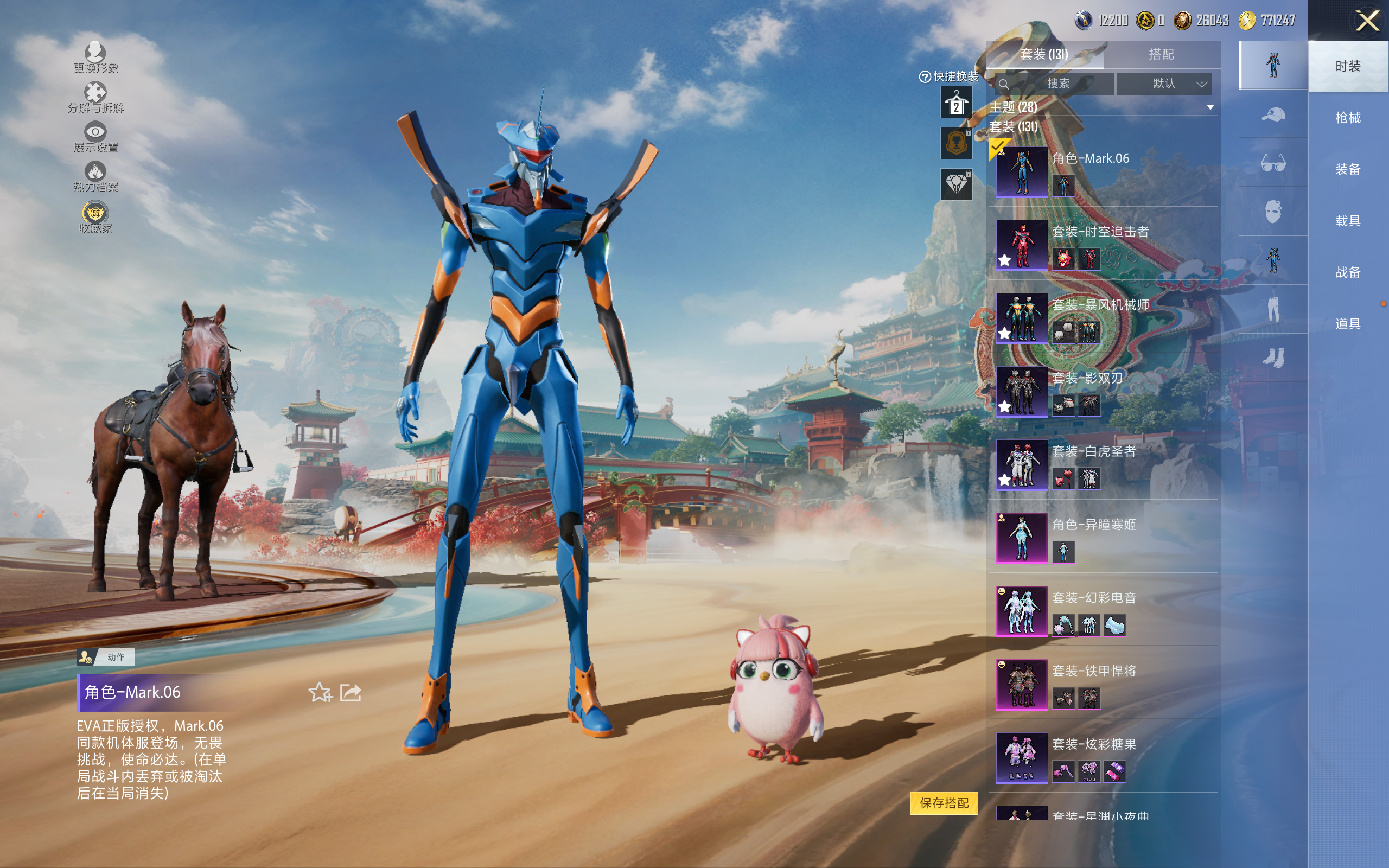This screenshot has height=868, width=1389.
Task: Open the 枪械 menu category
Action: [1348, 118]
